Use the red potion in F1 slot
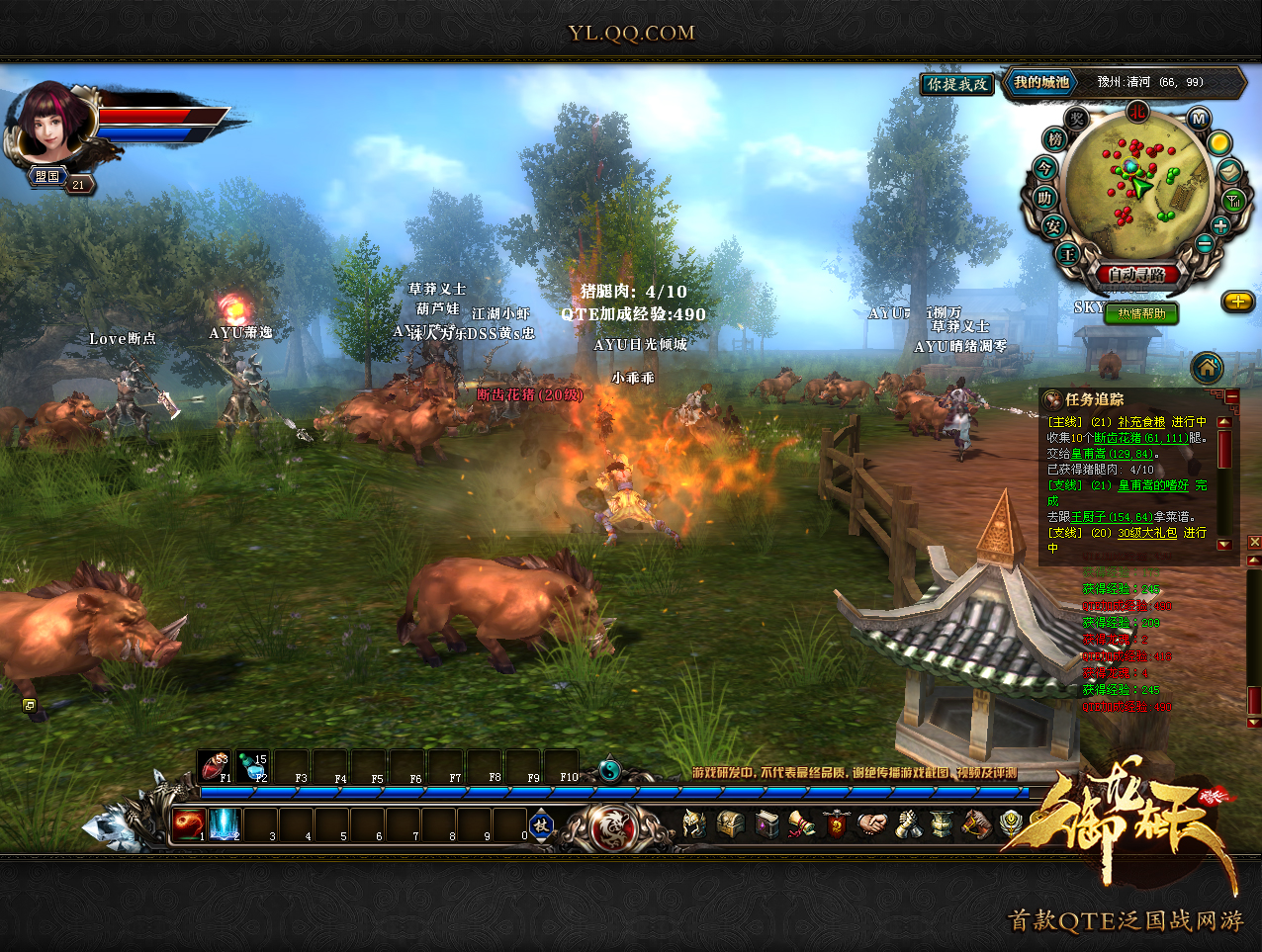This screenshot has width=1262, height=952. pos(214,766)
